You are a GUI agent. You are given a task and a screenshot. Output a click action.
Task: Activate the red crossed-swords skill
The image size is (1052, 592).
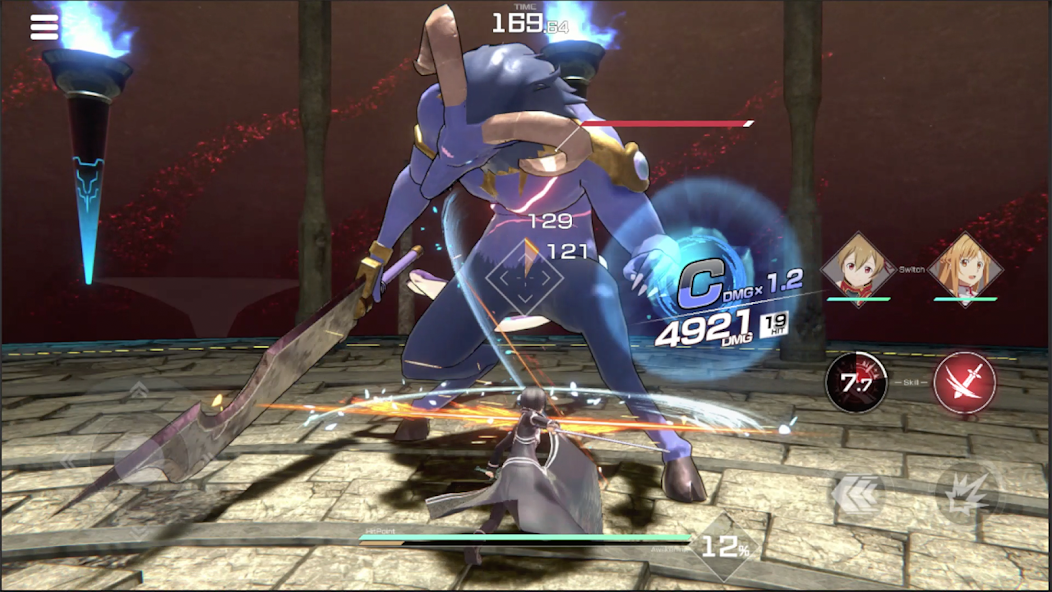(x=965, y=383)
